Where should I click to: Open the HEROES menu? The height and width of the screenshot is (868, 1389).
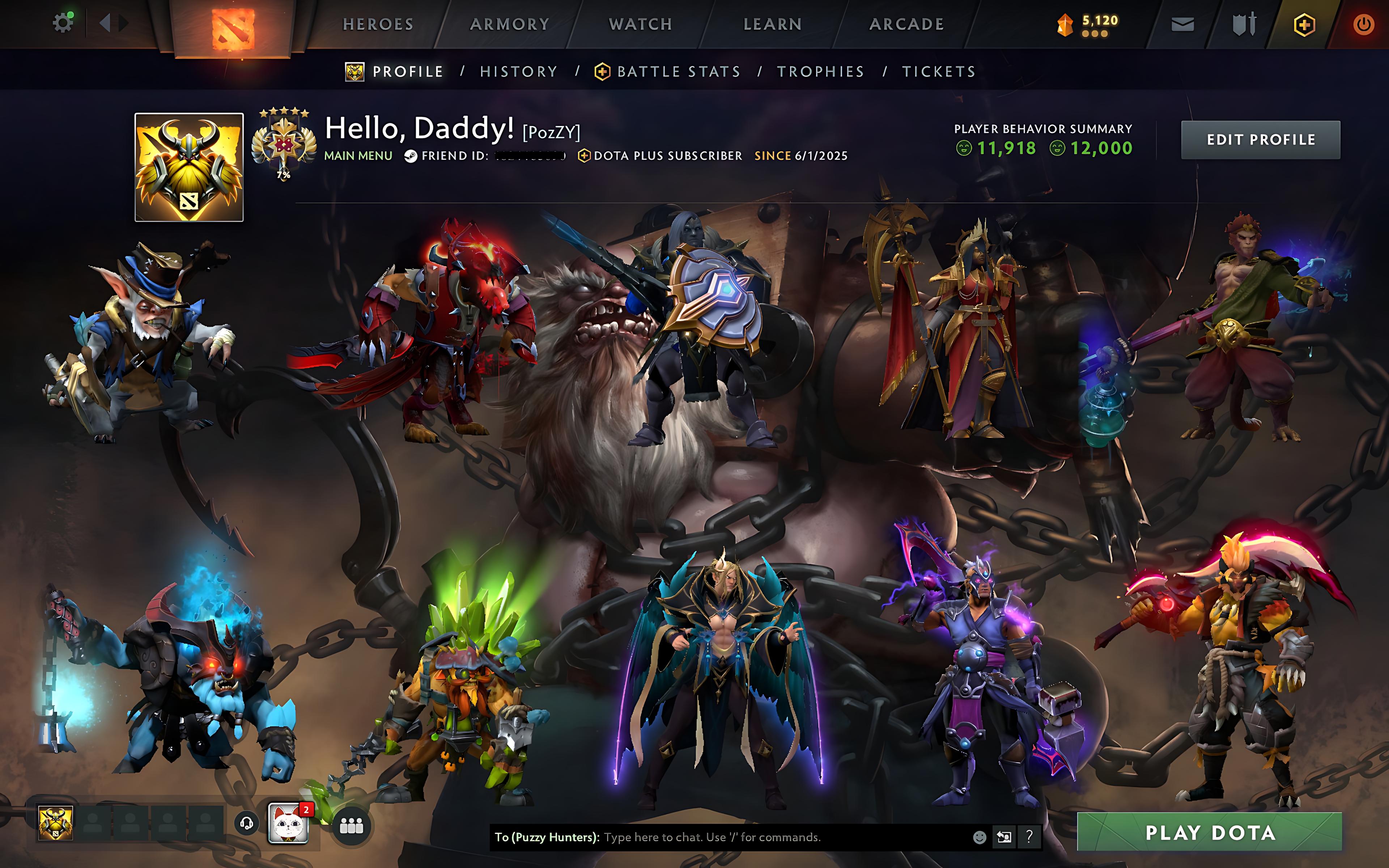[378, 24]
